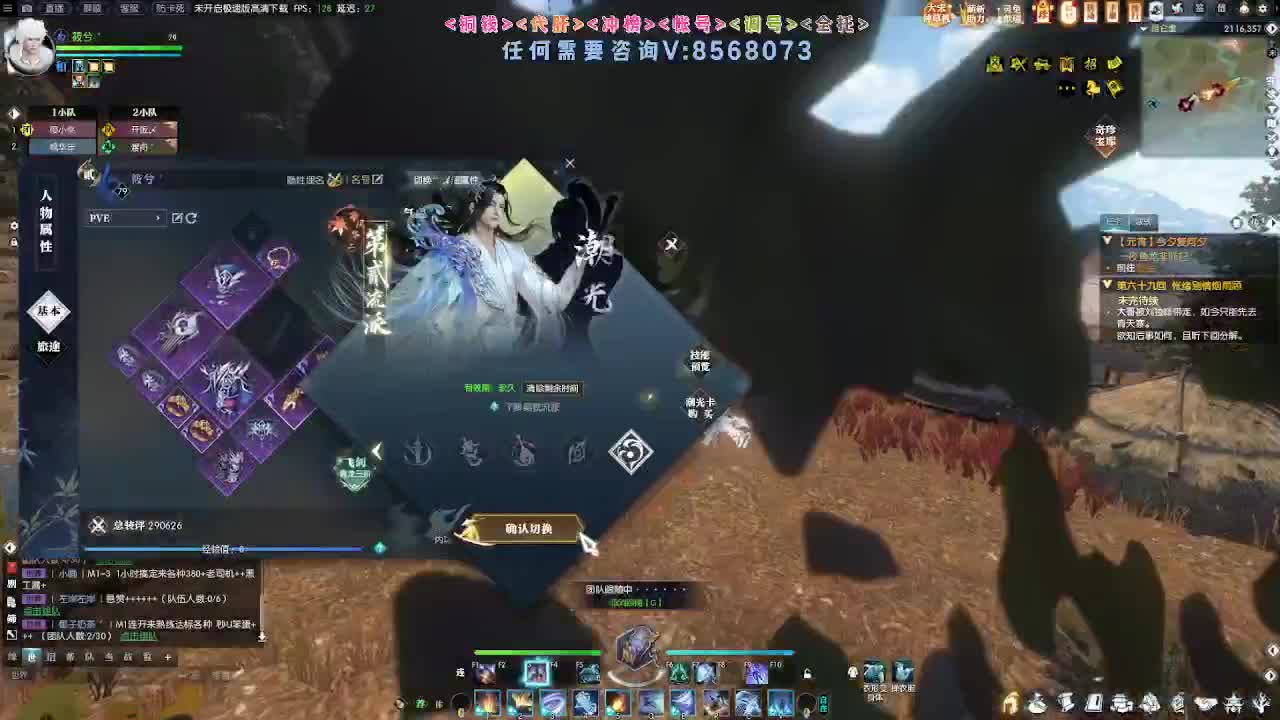
Task: Close the character switch panel with the X
Action: pos(570,163)
